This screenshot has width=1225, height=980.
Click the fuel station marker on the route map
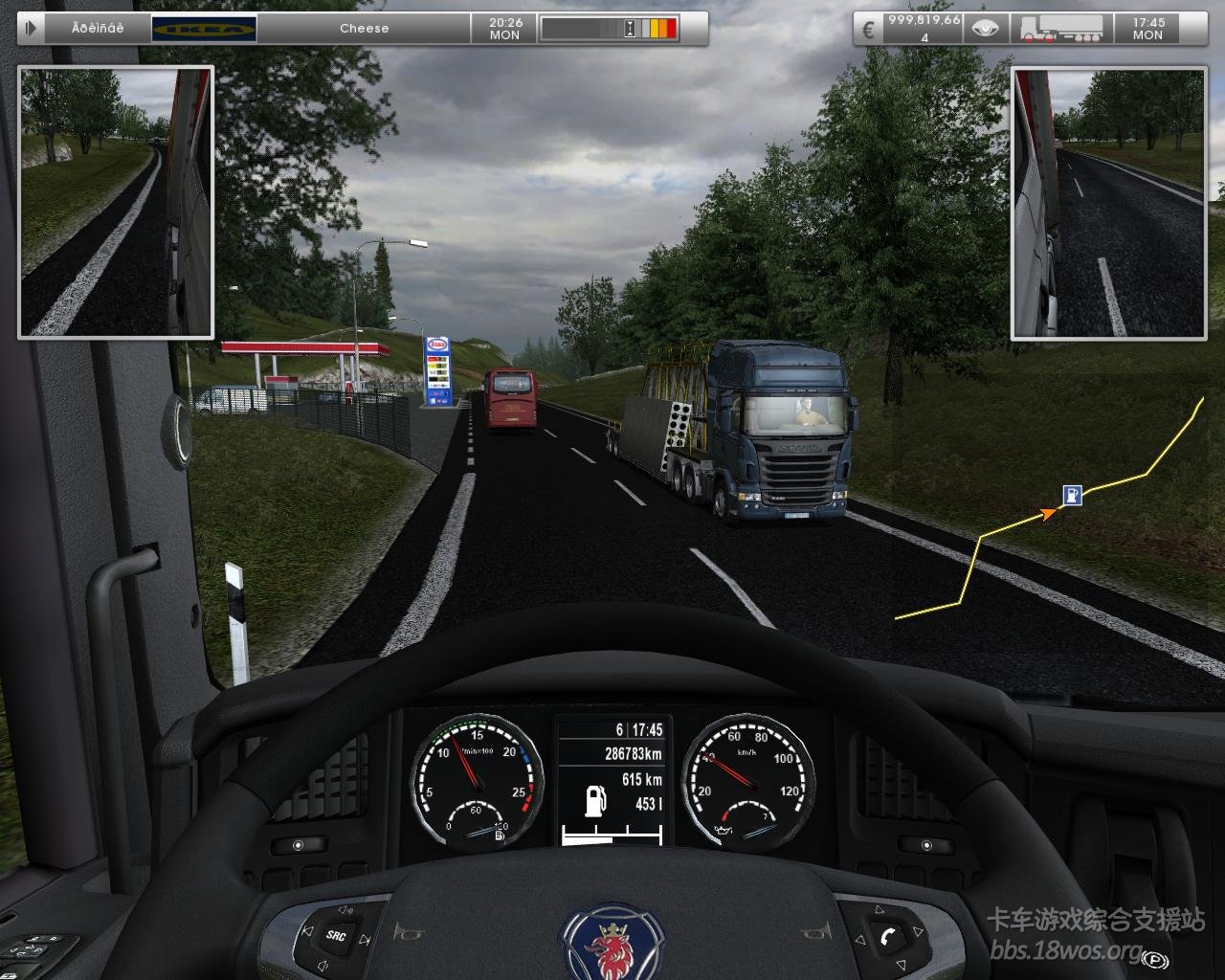coord(1073,495)
